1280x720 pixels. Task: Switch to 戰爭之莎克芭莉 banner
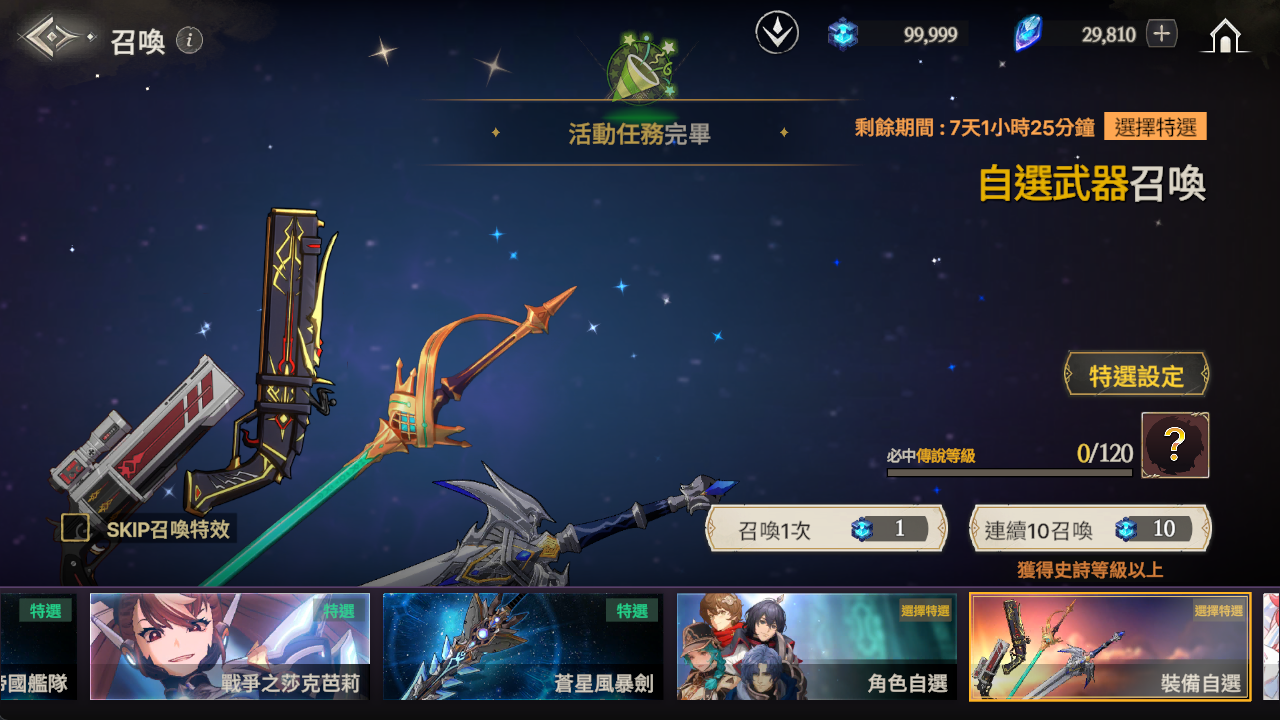[x=230, y=646]
